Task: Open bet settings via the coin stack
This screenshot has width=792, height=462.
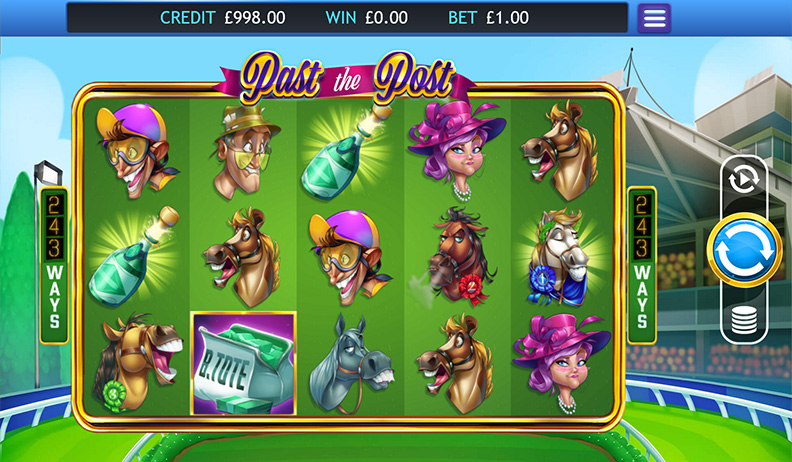Action: coord(744,321)
